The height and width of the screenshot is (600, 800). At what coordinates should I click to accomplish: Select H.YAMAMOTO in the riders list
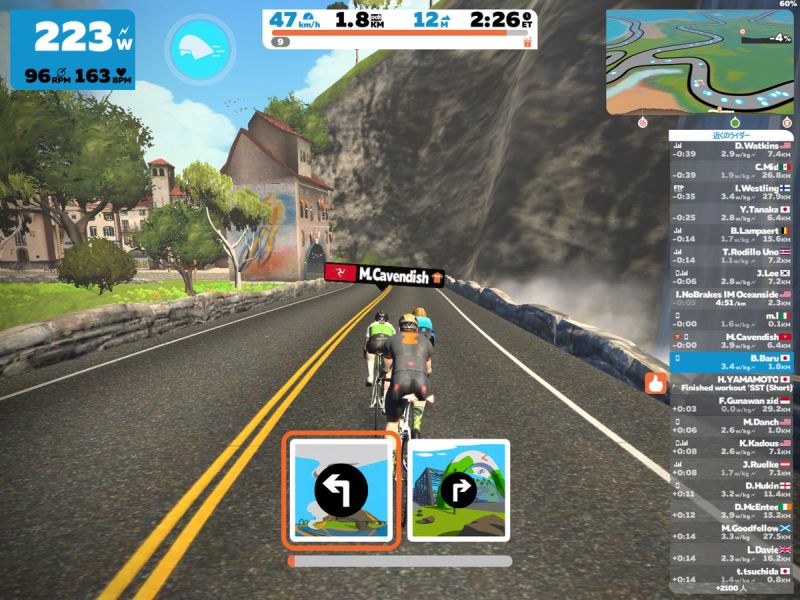click(732, 383)
